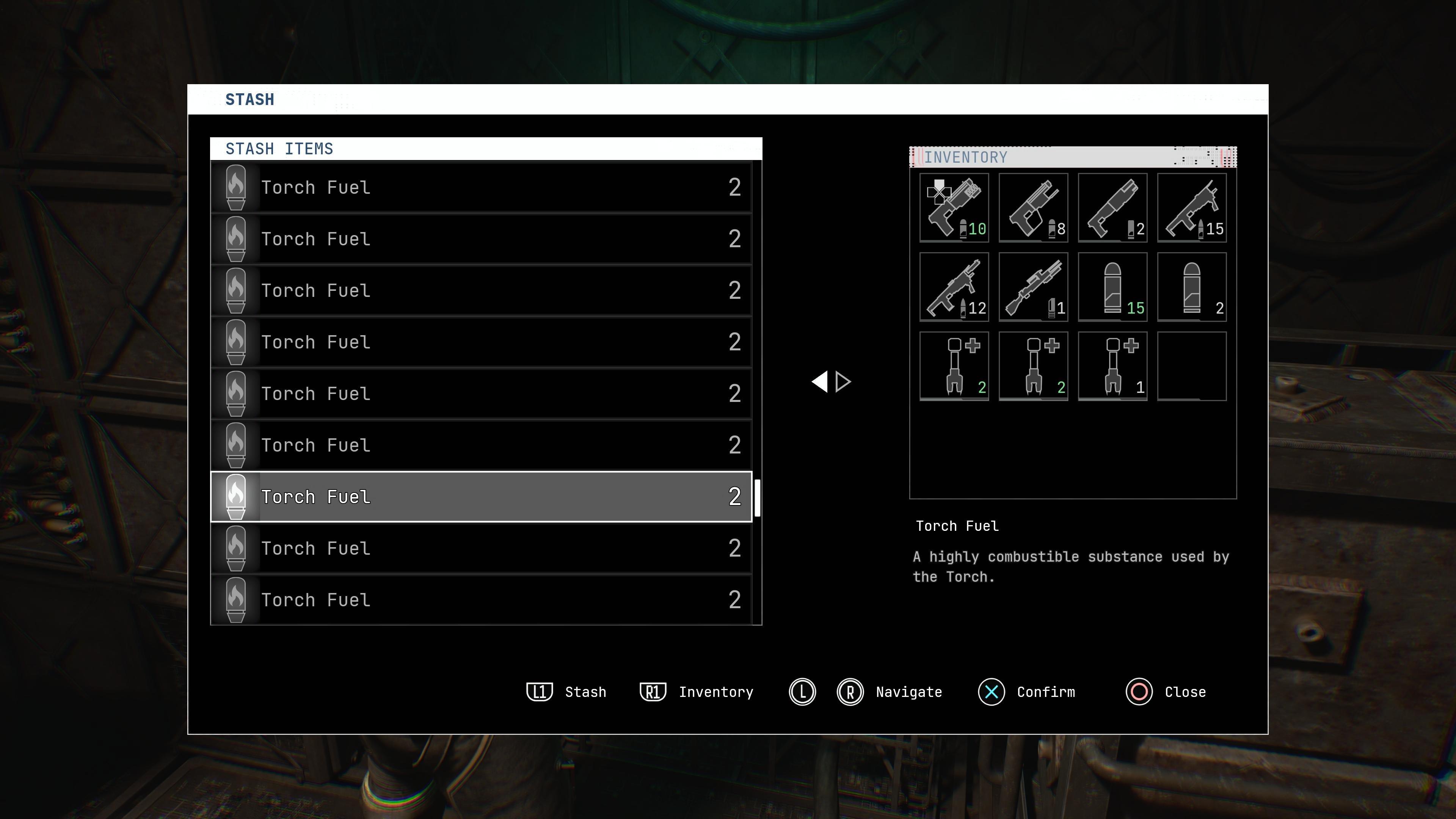1456x819 pixels.
Task: Choose the pistol with 10 ammo
Action: pyautogui.click(x=954, y=208)
